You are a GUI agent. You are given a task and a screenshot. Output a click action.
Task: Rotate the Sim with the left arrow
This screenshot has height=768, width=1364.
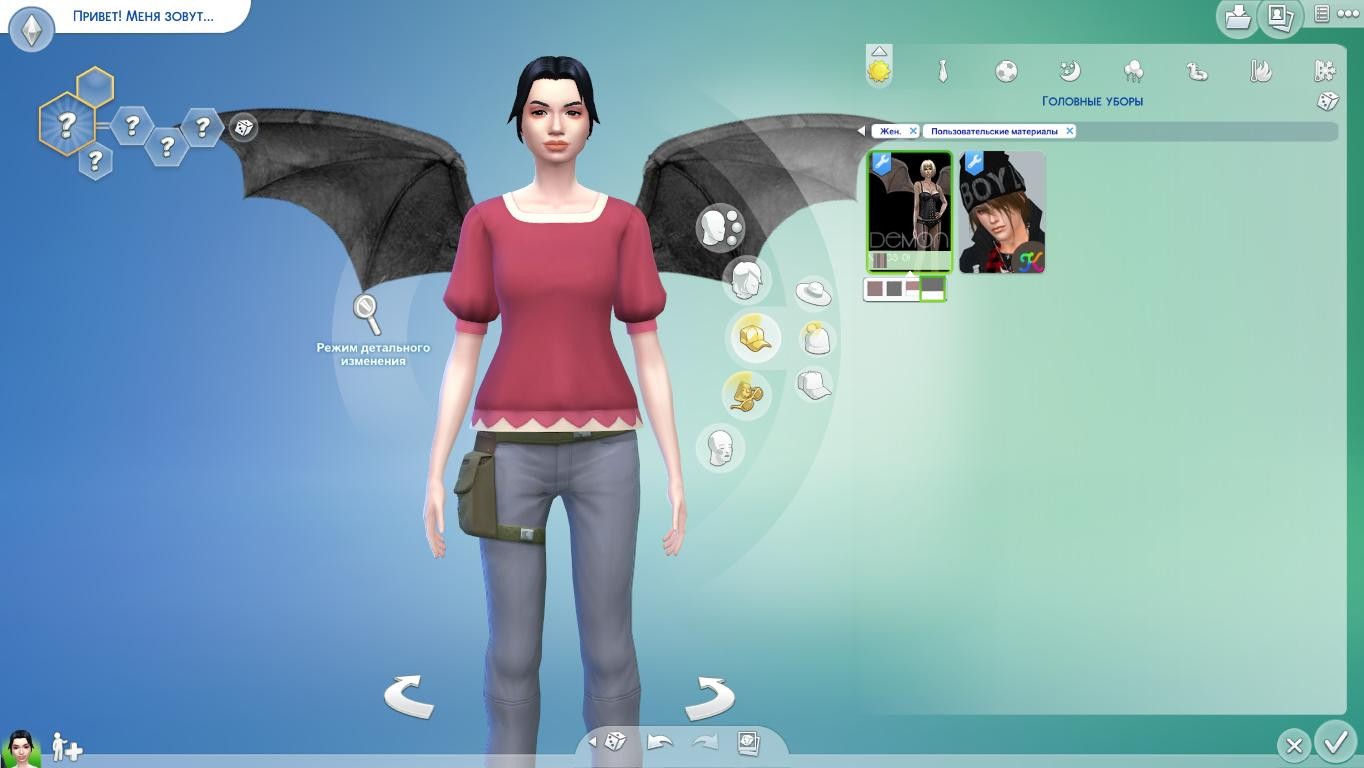click(x=409, y=697)
